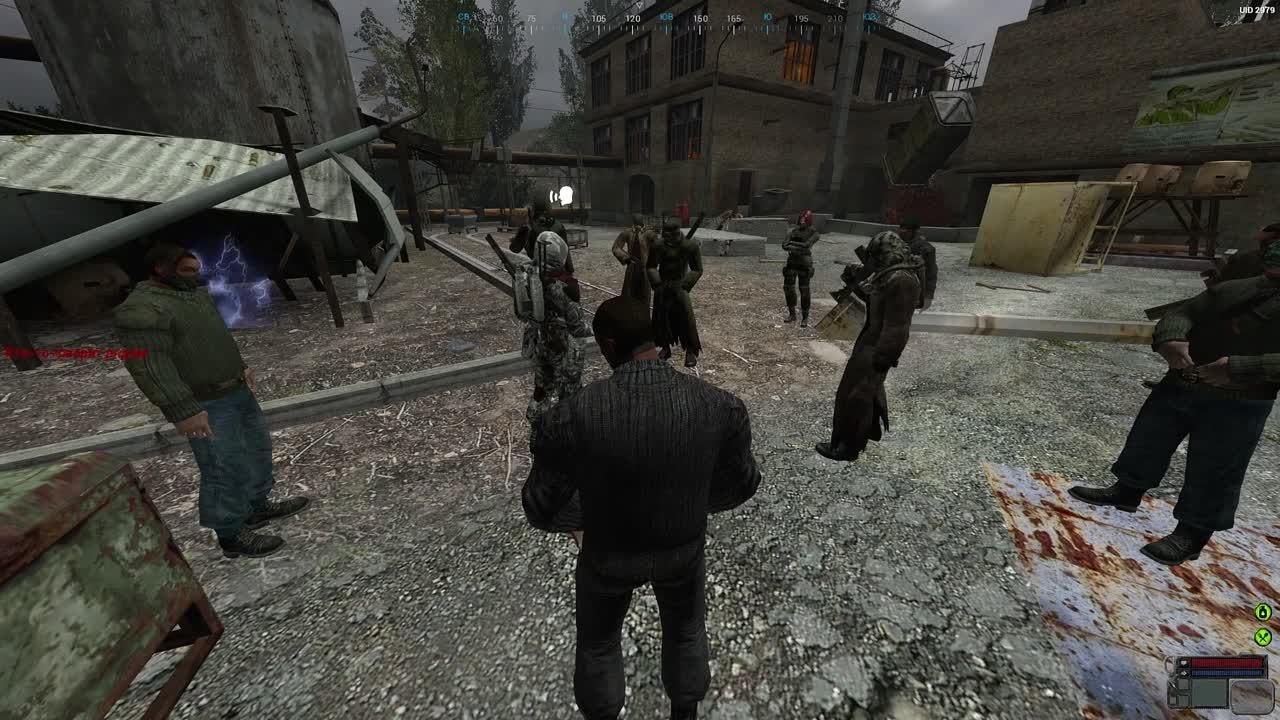1280x720 pixels.
Task: Click the green bottle hydration icon on HUD
Action: click(x=1261, y=611)
